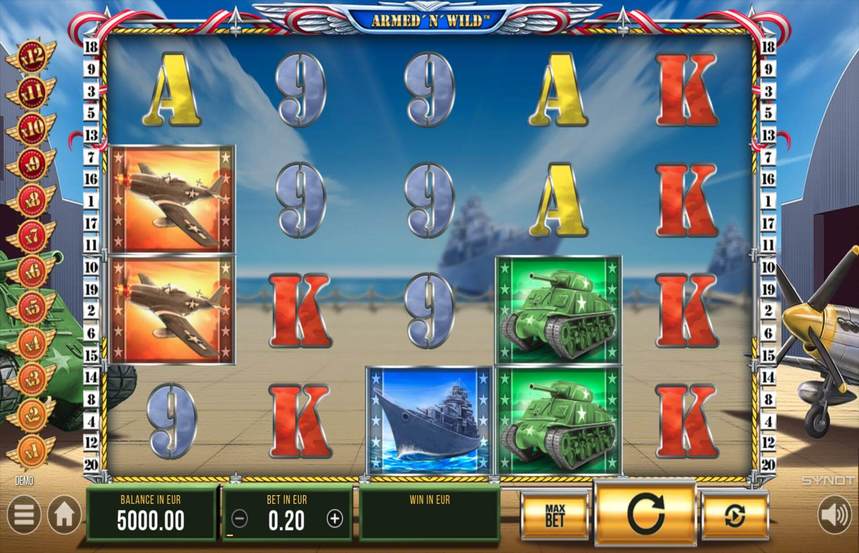Go to the home screen

(65, 516)
